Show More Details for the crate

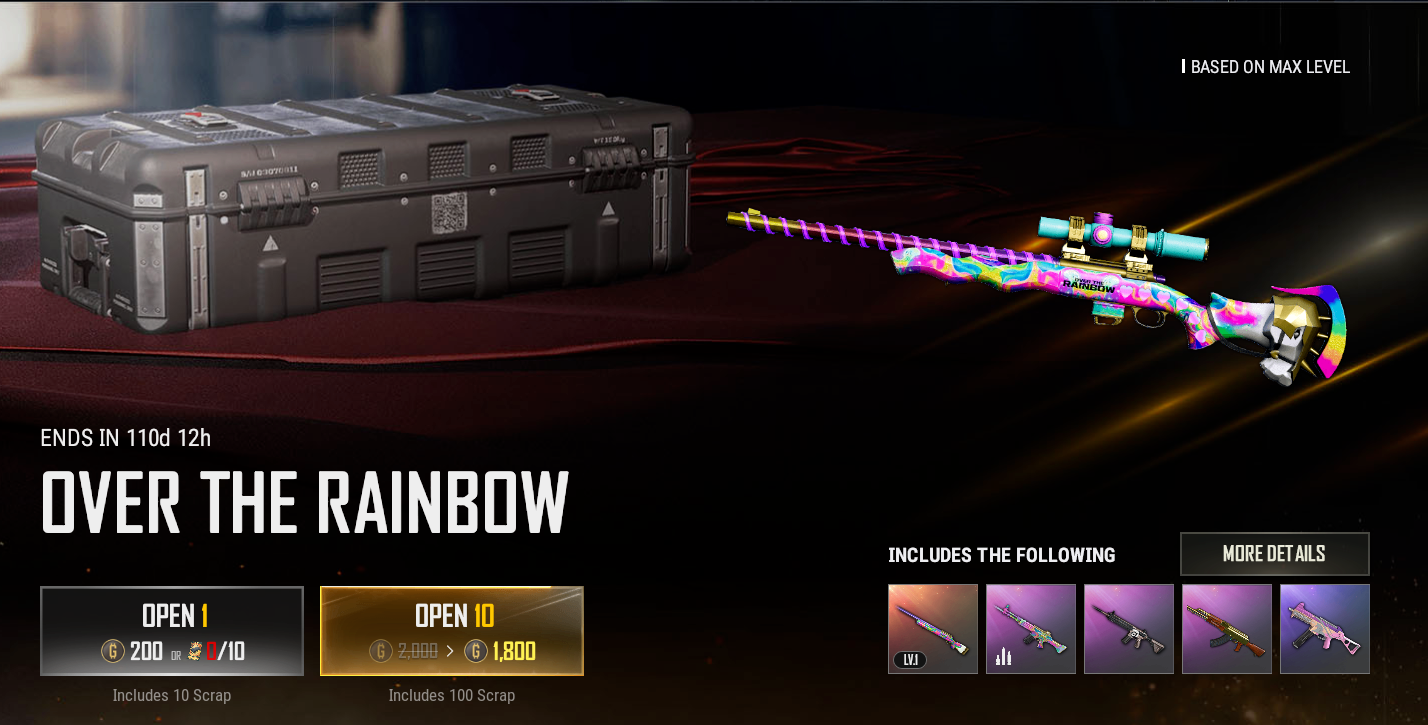click(1274, 554)
